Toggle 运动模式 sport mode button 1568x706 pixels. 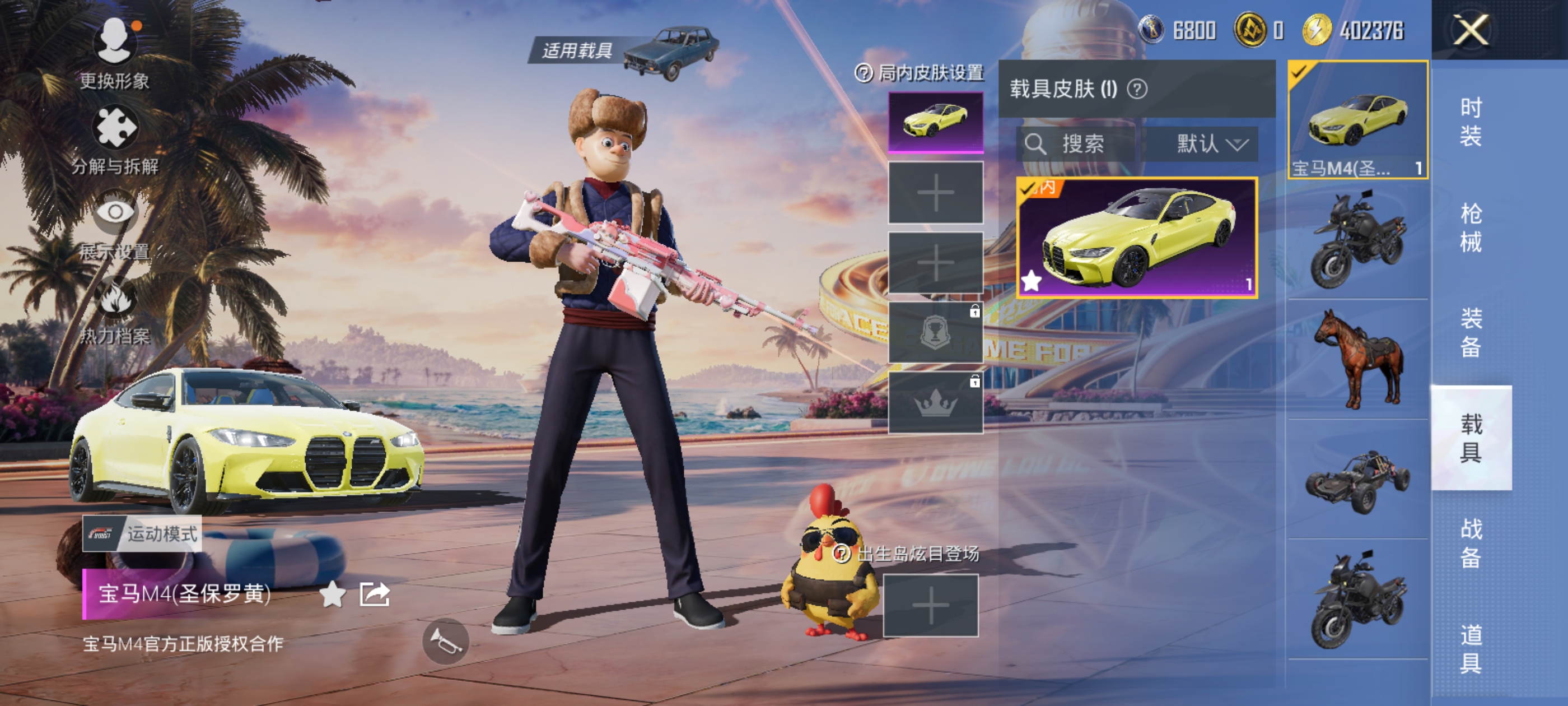coord(142,533)
